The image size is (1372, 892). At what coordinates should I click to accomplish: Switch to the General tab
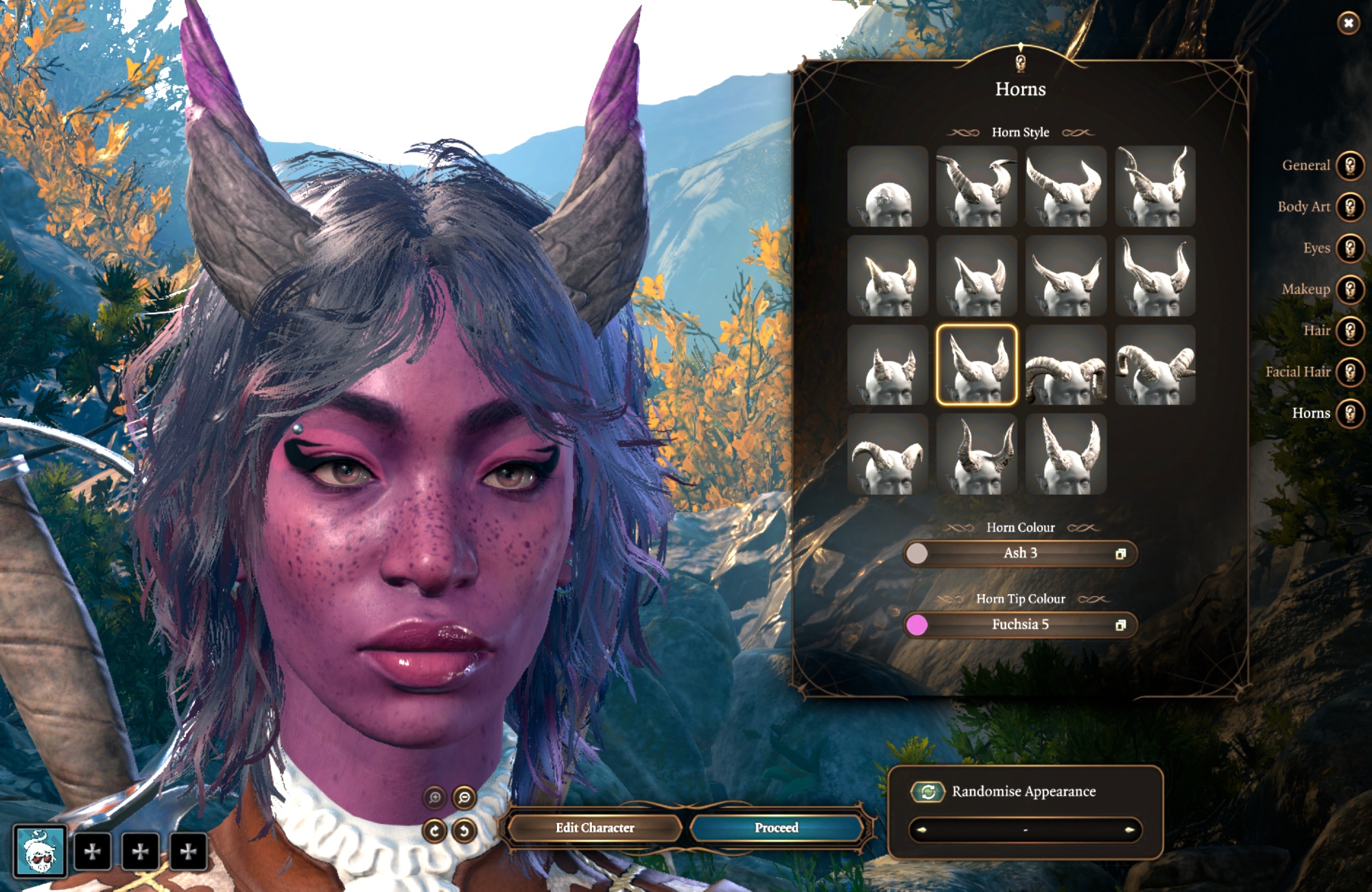coord(1350,166)
